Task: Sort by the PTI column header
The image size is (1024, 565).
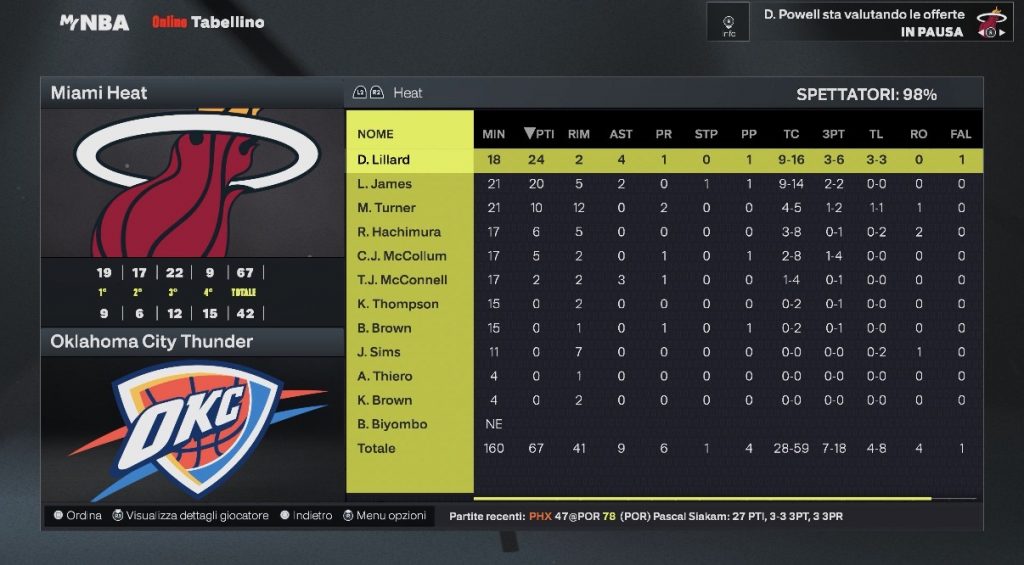Action: [x=538, y=134]
